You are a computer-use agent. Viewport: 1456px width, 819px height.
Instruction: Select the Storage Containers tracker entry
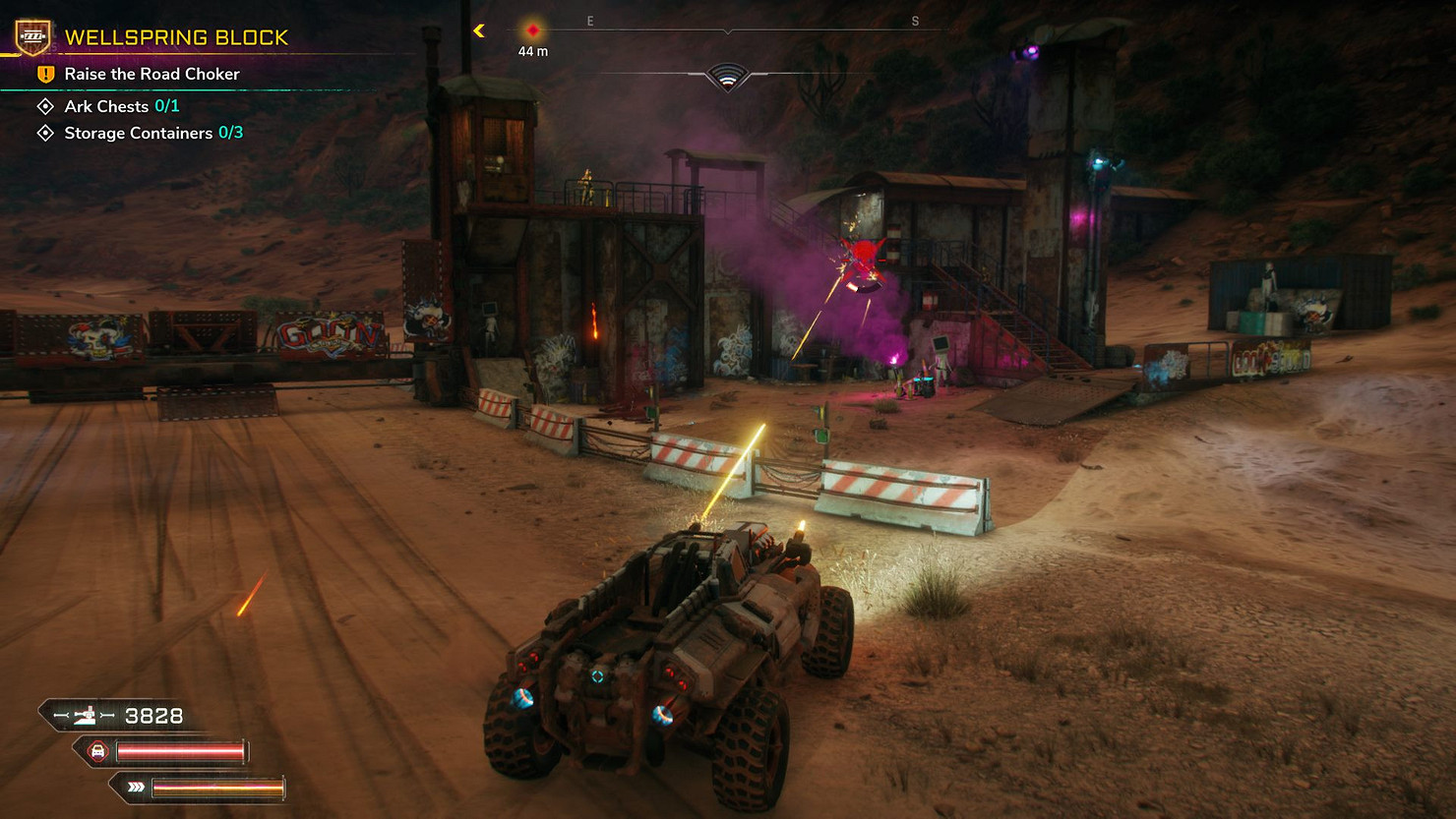152,133
